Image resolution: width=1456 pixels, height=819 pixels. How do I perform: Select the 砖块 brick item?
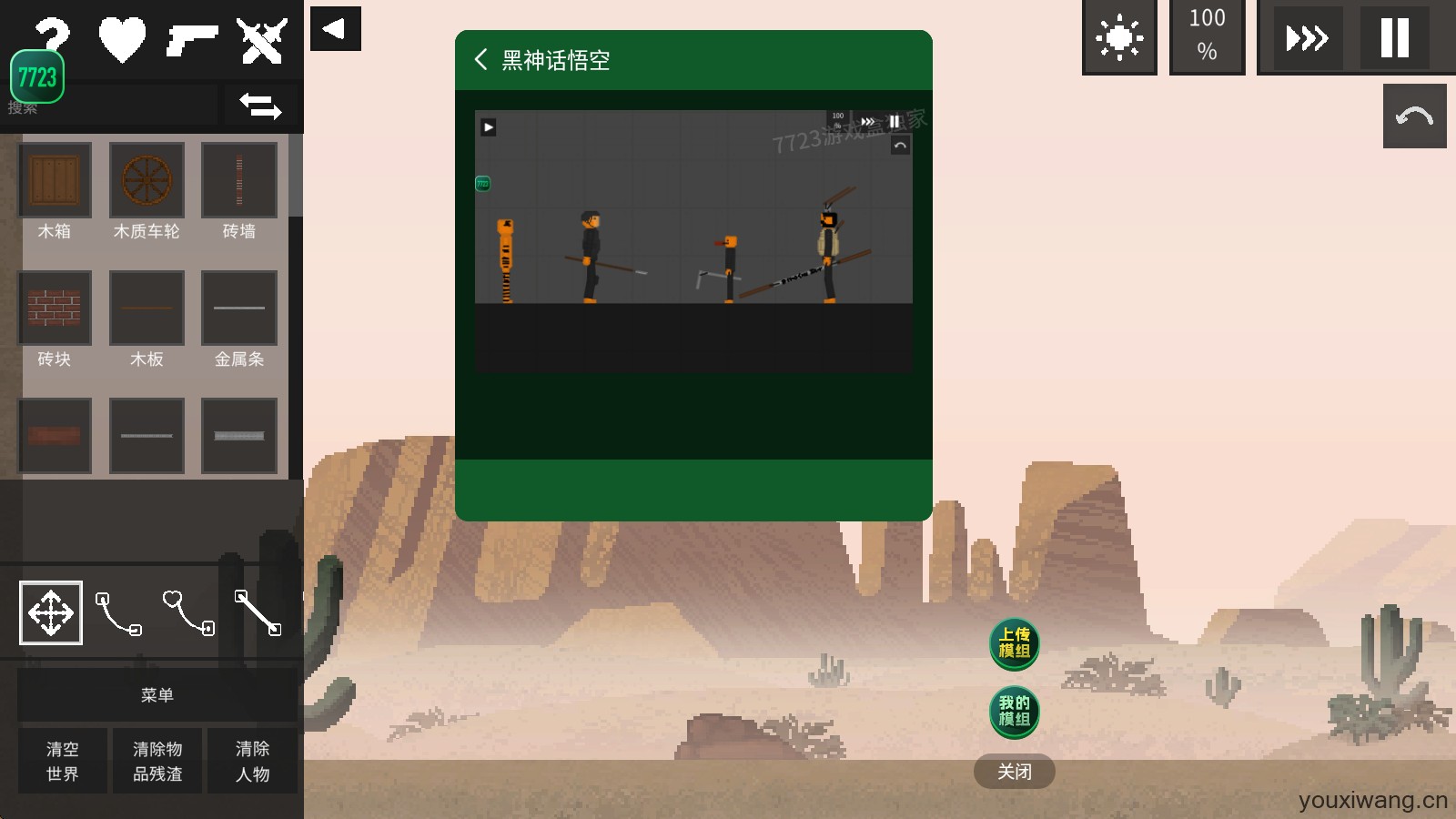pos(55,308)
